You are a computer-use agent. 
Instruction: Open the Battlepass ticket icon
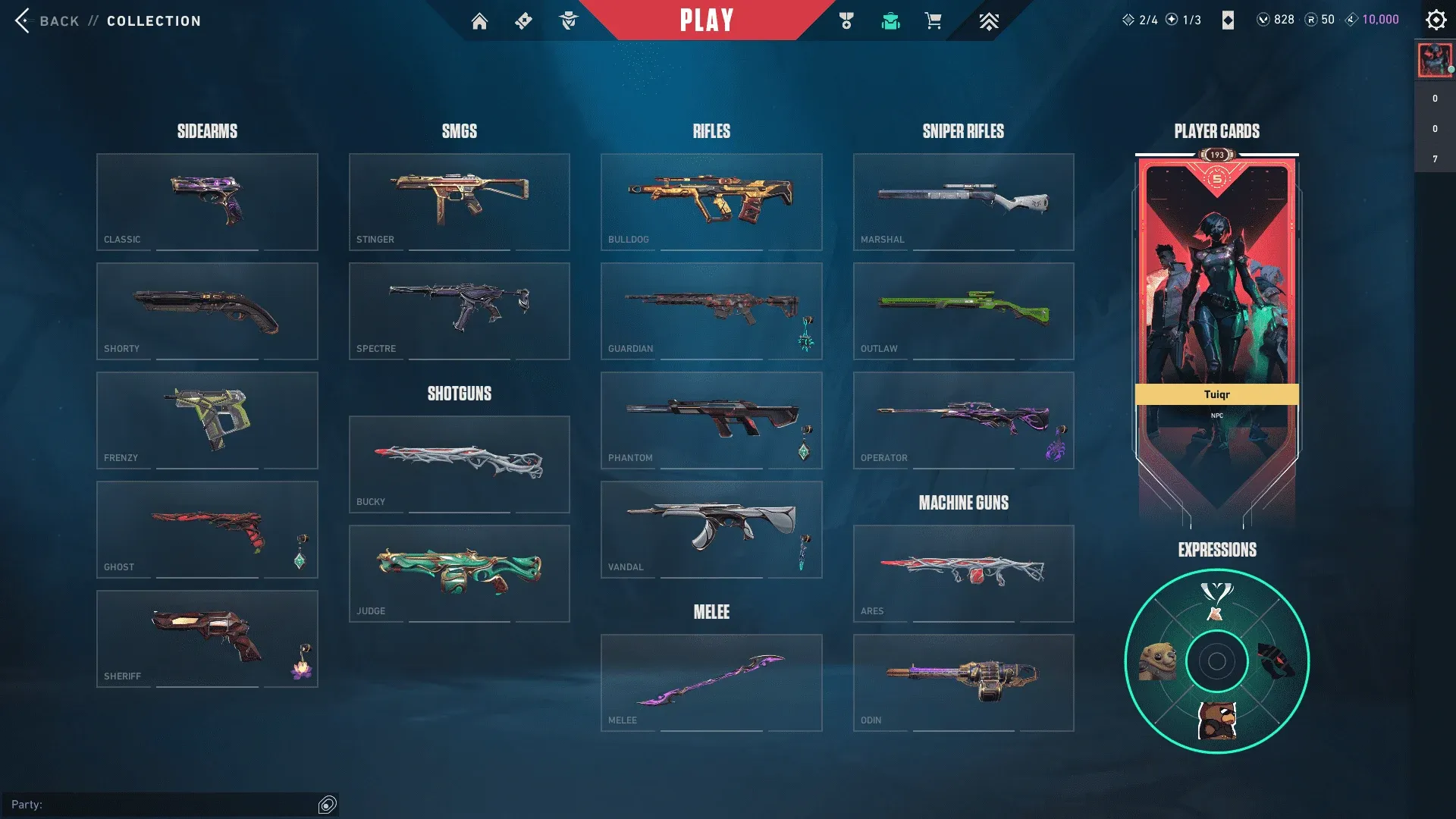coord(522,20)
